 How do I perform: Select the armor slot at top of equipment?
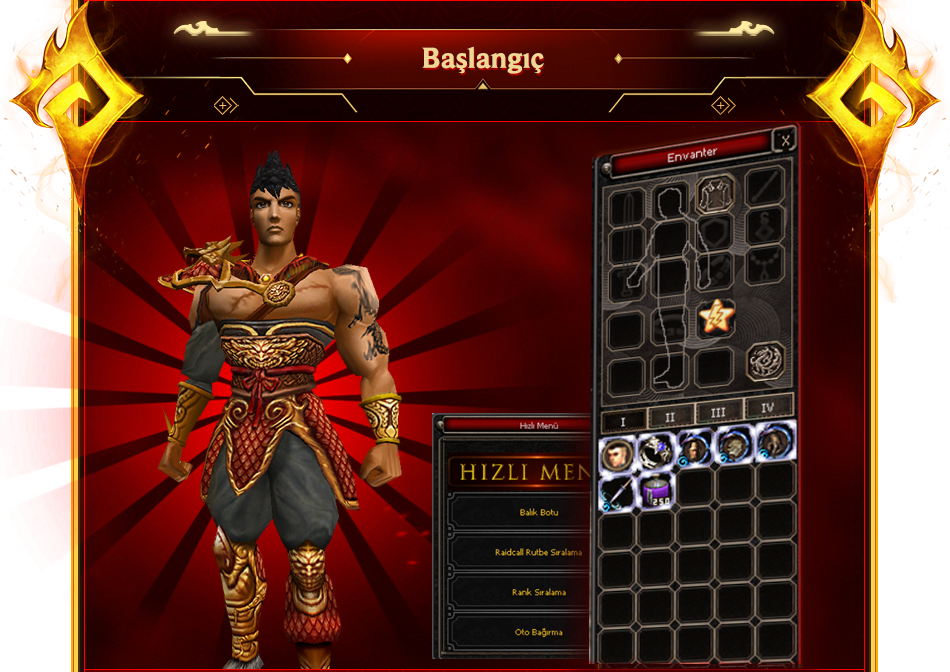point(715,190)
